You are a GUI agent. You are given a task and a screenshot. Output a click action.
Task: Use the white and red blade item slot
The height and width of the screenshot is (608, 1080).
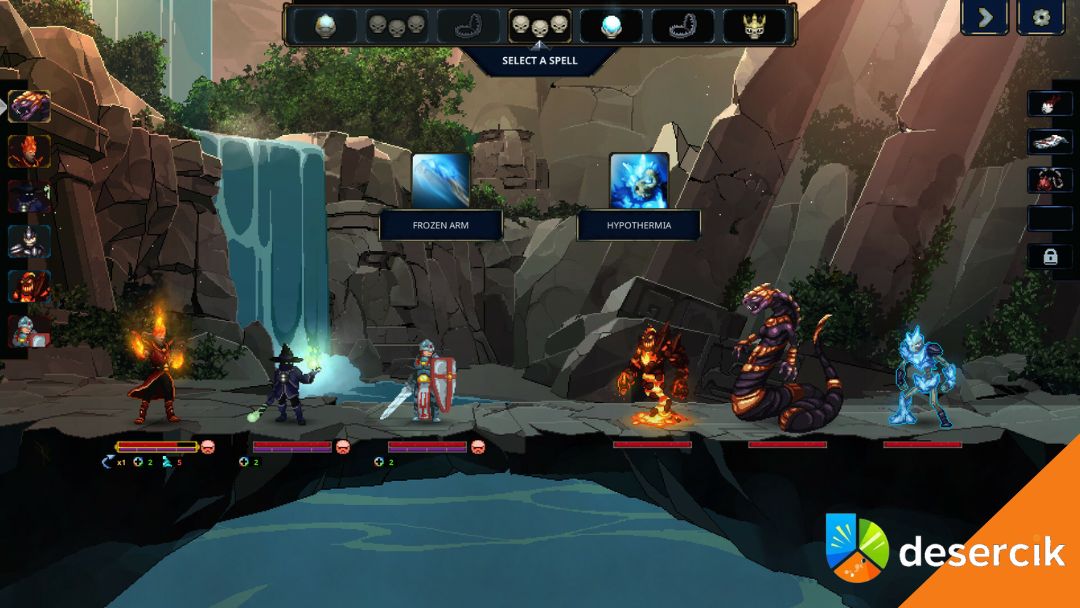point(1050,142)
